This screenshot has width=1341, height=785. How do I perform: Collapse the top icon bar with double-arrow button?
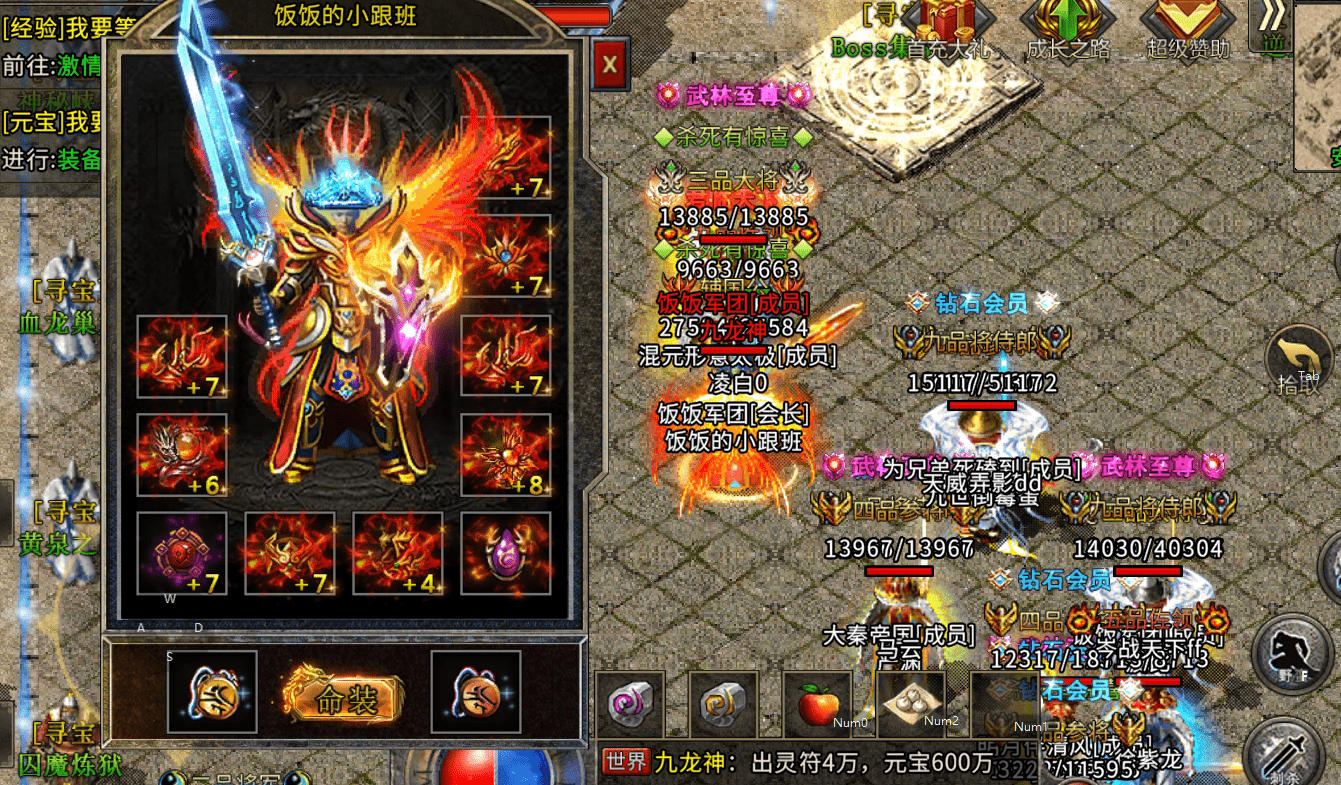click(x=1272, y=20)
